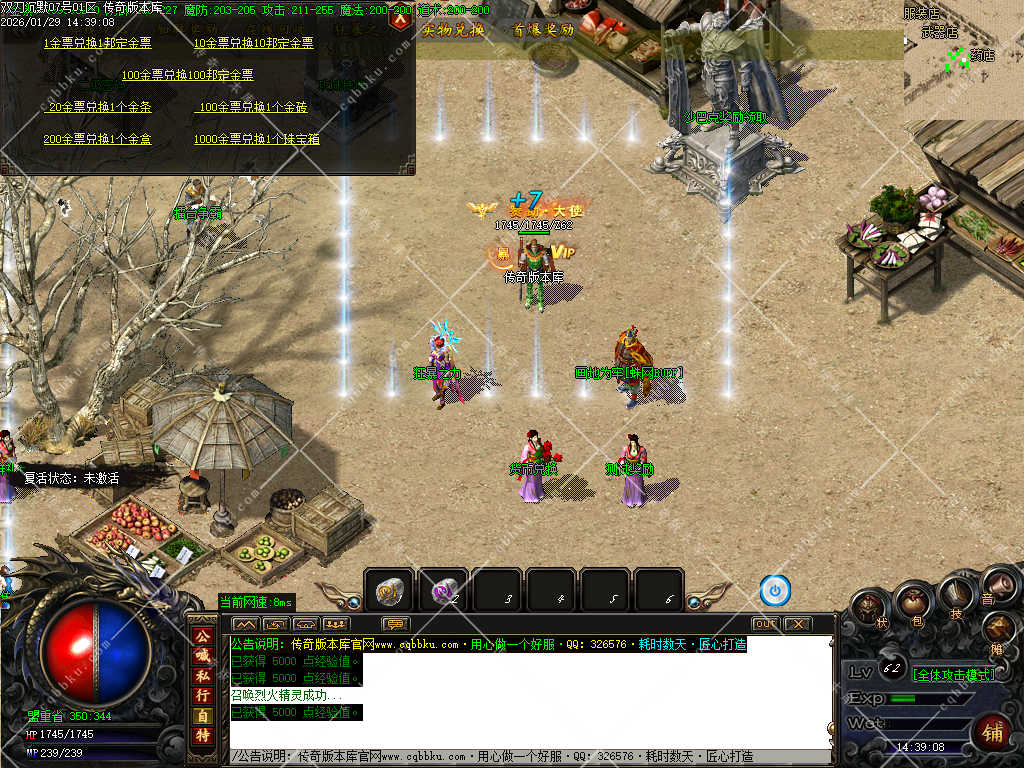Collapse the panel with the red arrow button
The image size is (1024, 768).
point(400,17)
